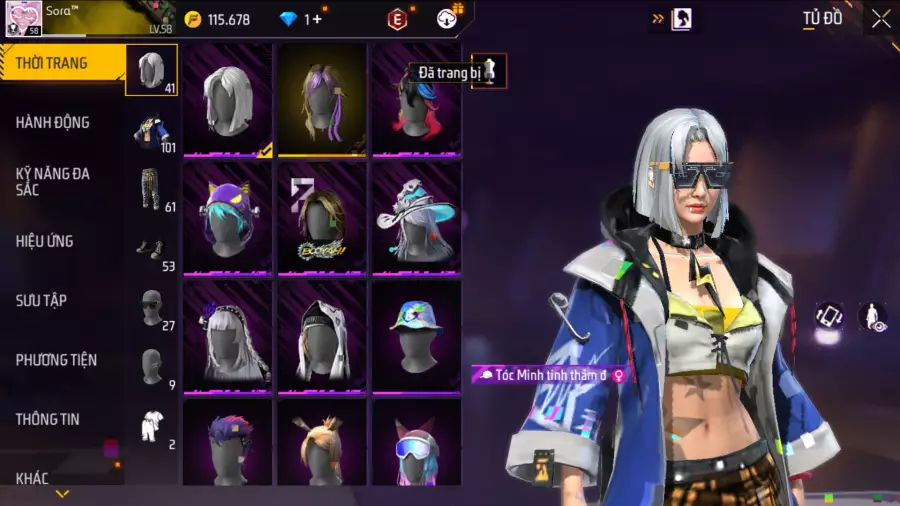Select the white hooded headwear item
Viewport: 900px width, 506px height.
click(322, 333)
